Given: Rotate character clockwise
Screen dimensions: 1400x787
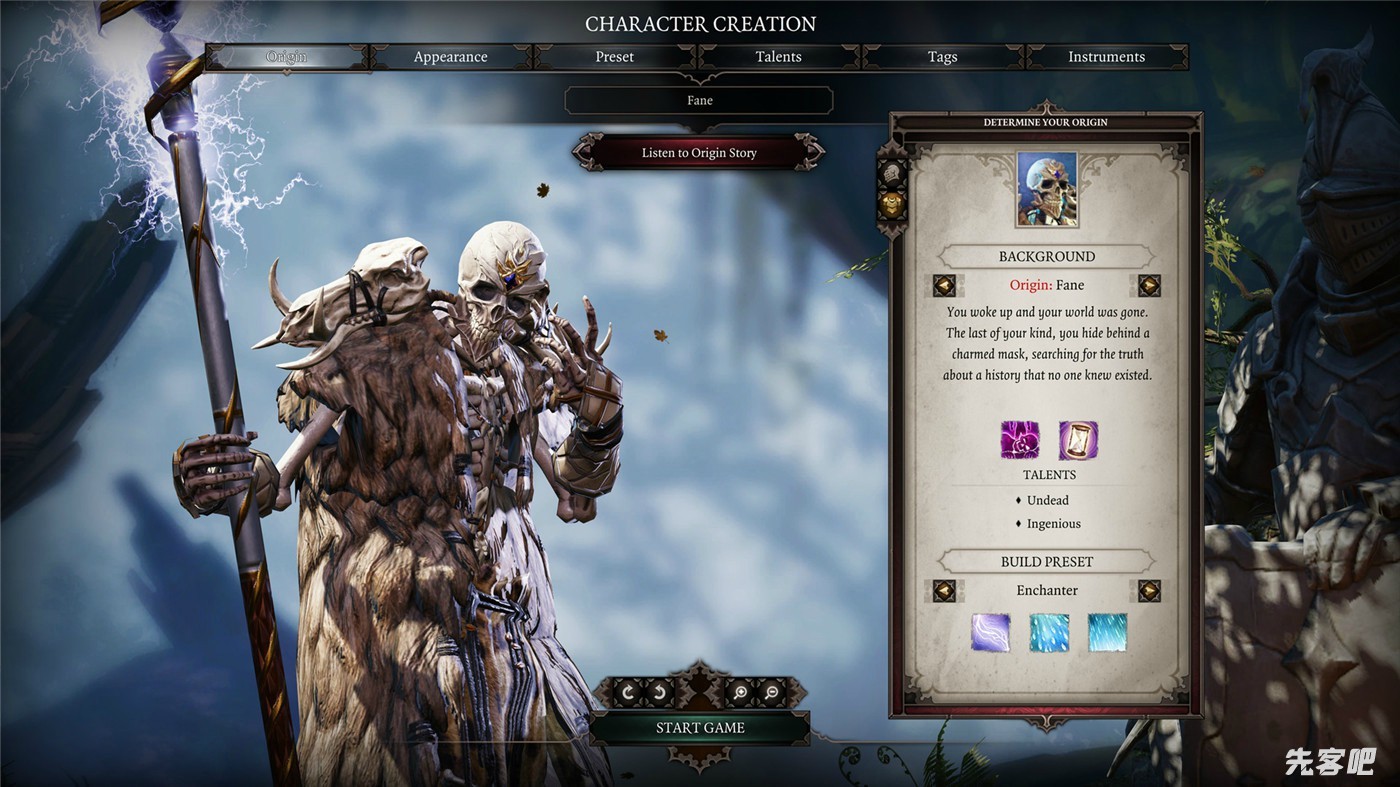Looking at the screenshot, I should pyautogui.click(x=628, y=691).
